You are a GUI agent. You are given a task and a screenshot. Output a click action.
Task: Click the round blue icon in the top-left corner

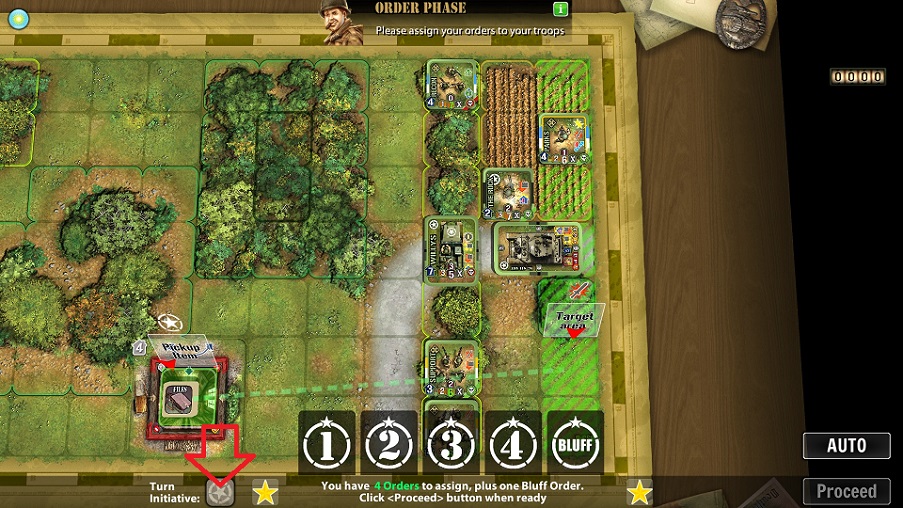click(x=18, y=18)
